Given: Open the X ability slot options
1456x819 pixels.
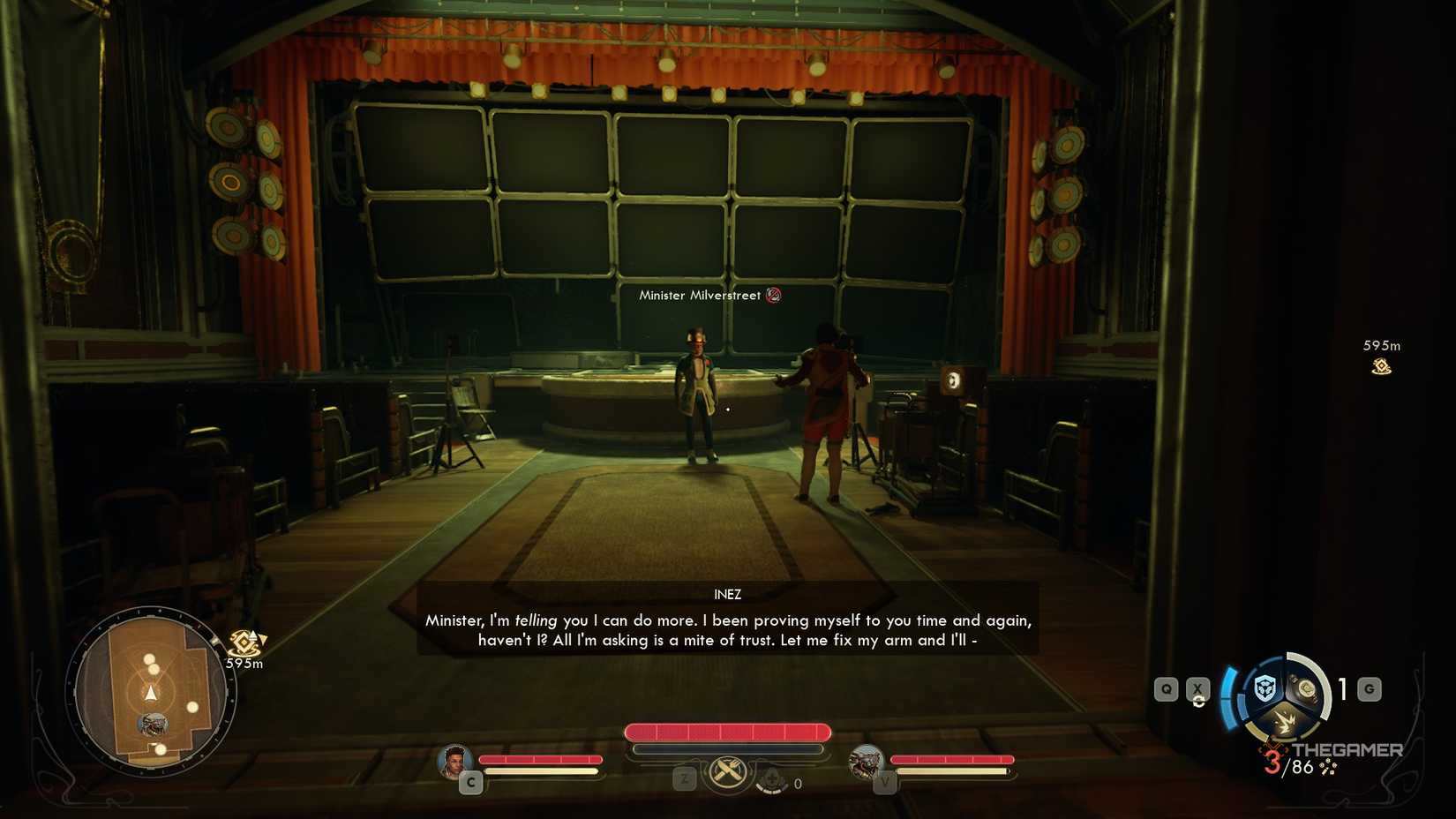Looking at the screenshot, I should (x=1197, y=688).
